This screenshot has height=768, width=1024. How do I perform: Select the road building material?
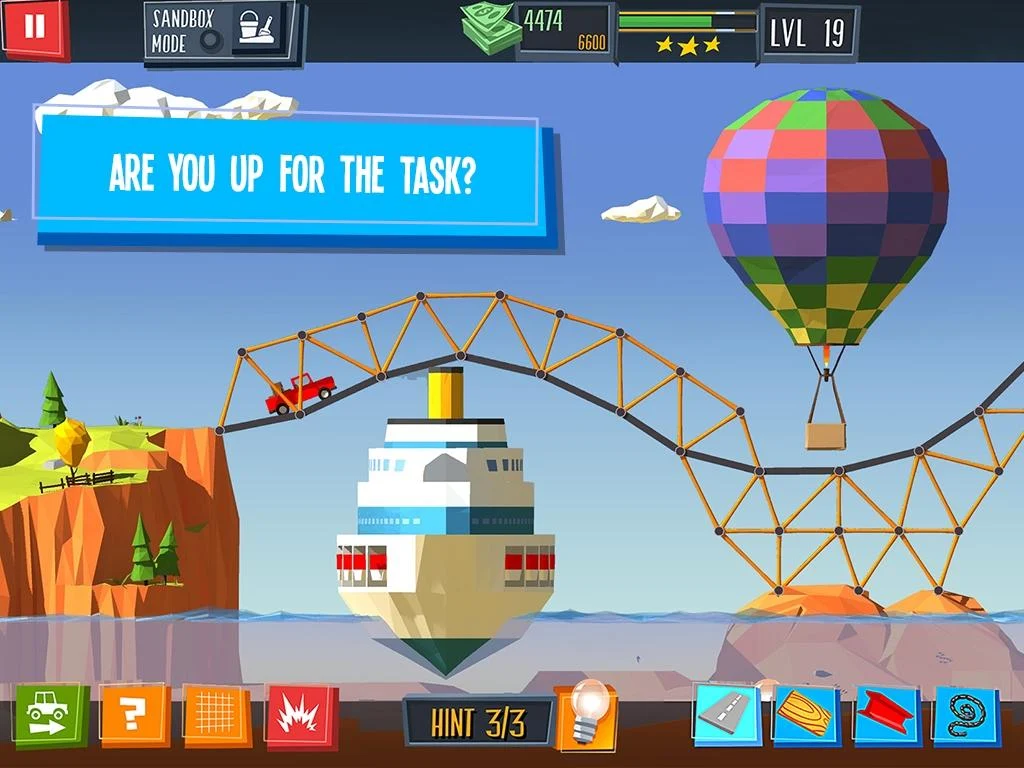click(727, 714)
